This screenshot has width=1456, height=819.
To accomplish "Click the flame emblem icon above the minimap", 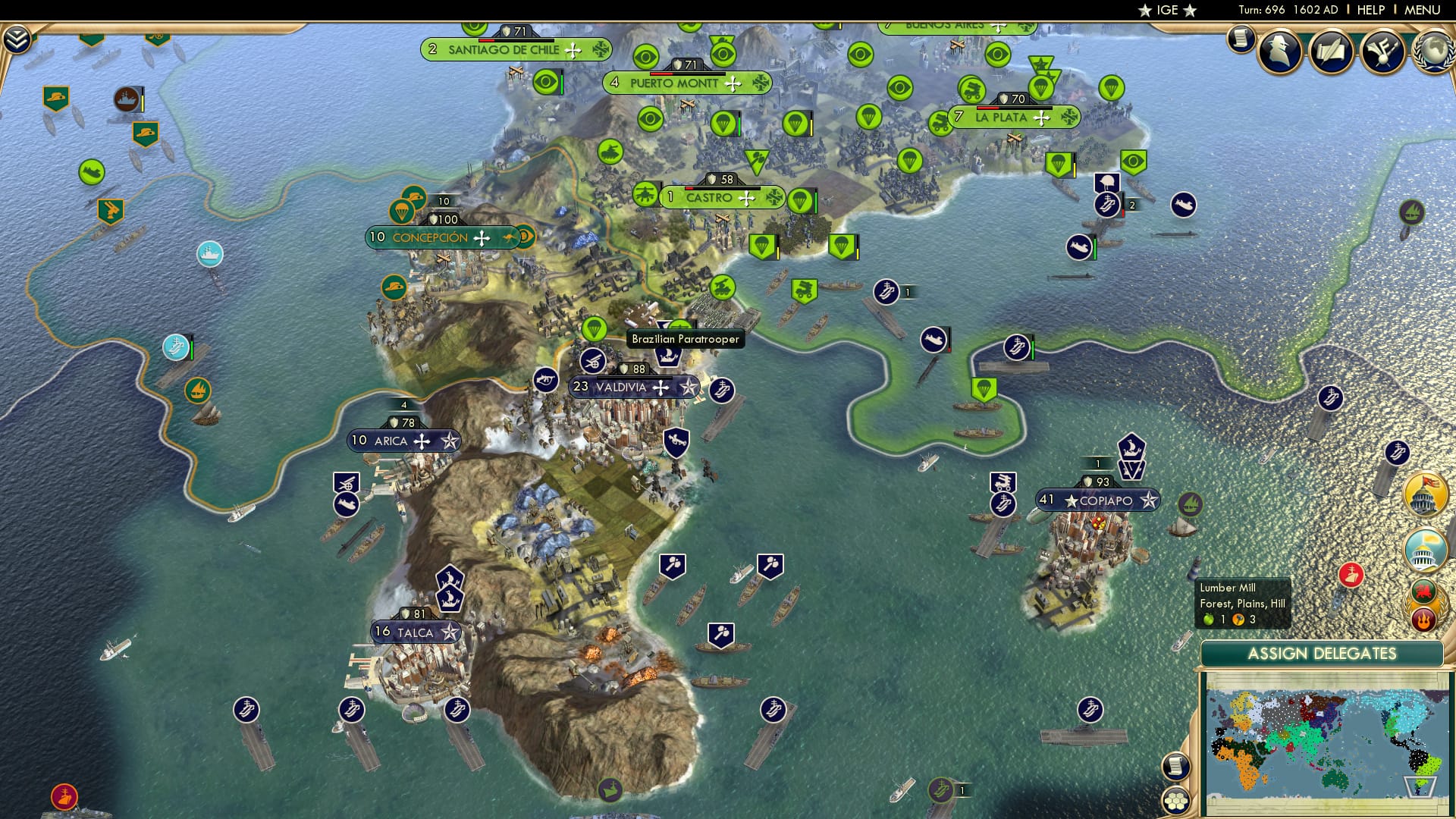I will (1424, 618).
